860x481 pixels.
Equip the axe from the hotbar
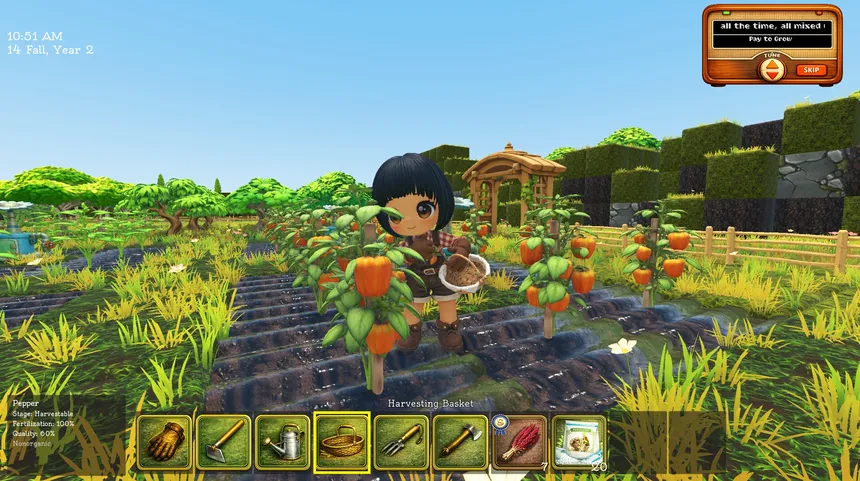[x=460, y=442]
